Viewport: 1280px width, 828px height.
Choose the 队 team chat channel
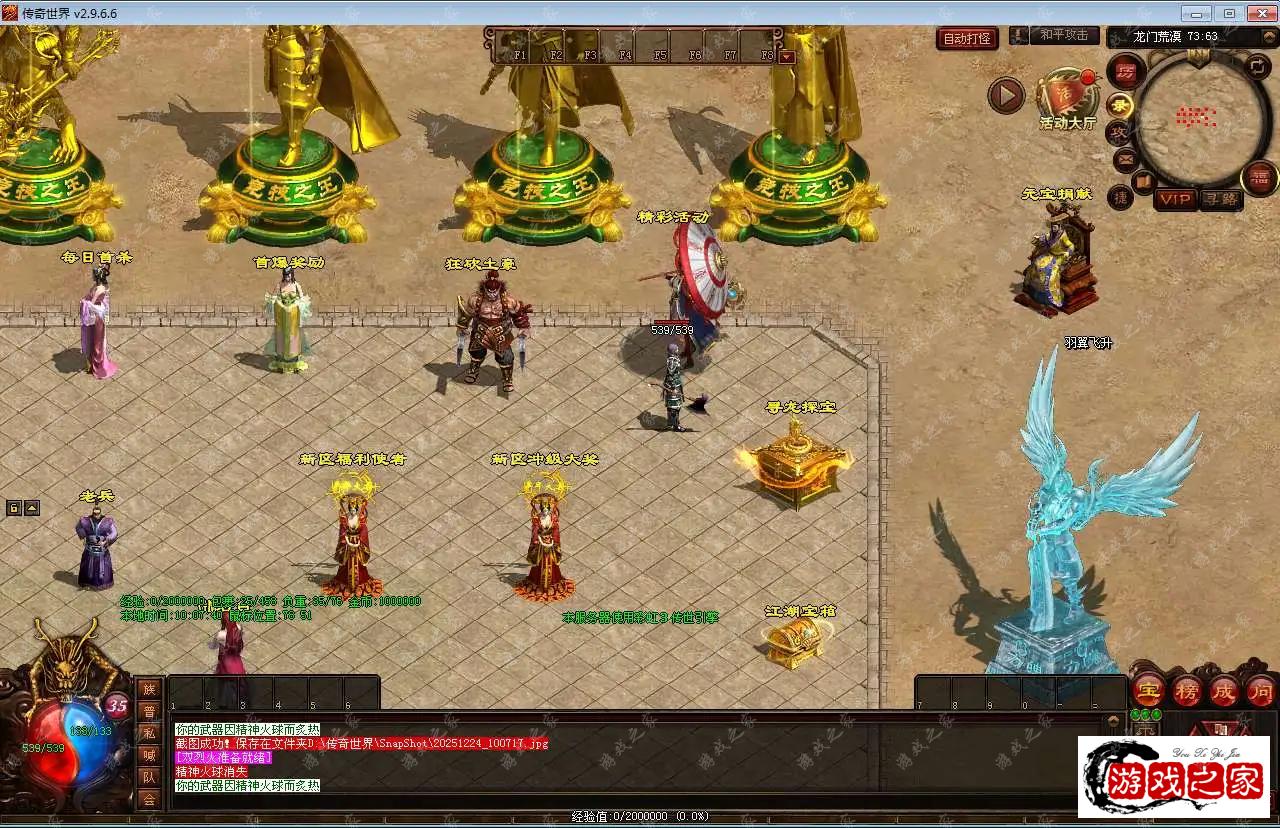[149, 777]
